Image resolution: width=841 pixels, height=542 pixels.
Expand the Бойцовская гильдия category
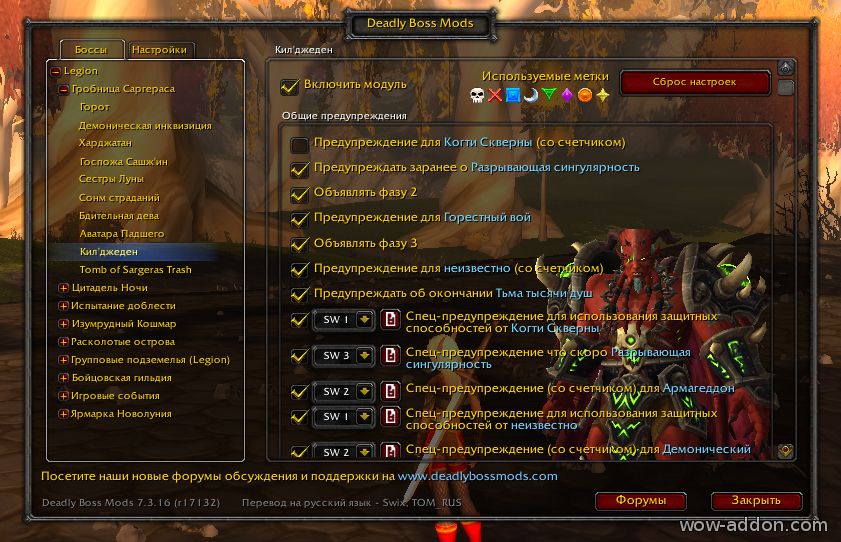pyautogui.click(x=64, y=378)
